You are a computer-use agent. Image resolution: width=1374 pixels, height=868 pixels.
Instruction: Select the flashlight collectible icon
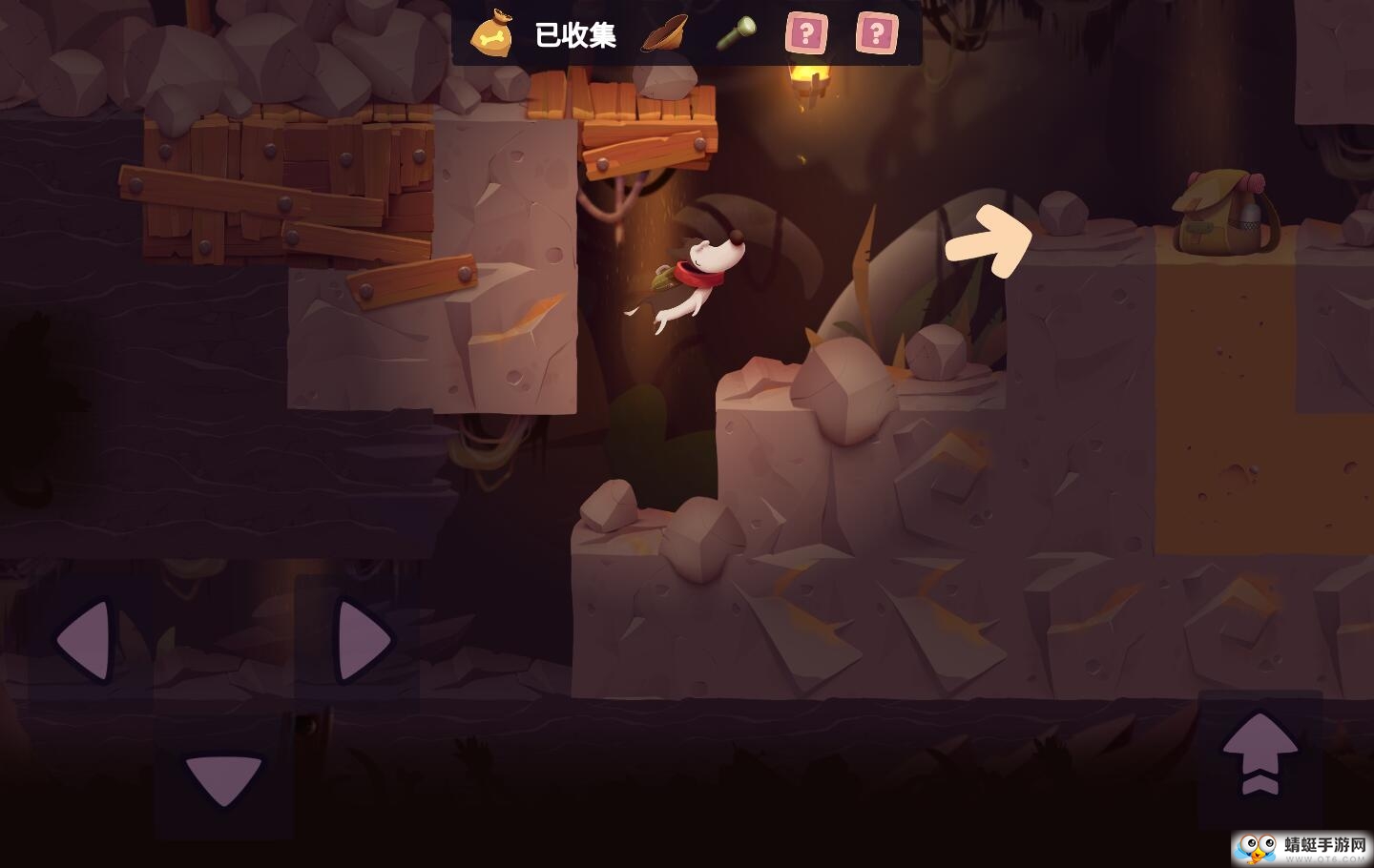click(739, 33)
